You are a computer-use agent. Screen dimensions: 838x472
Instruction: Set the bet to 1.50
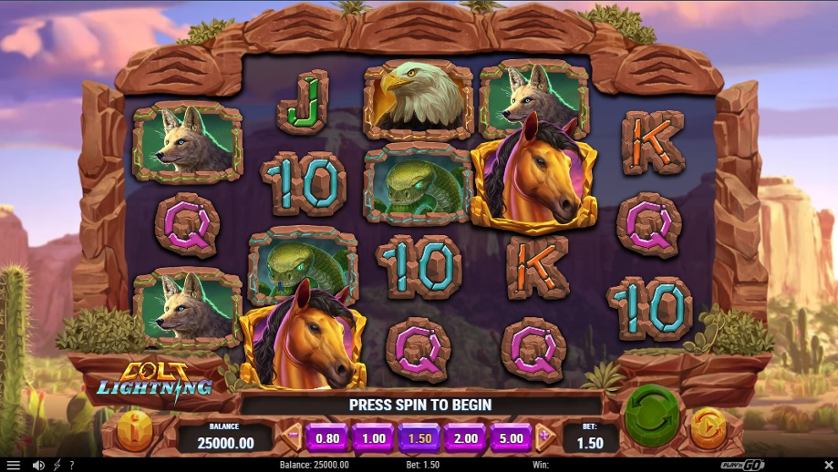[x=419, y=438]
